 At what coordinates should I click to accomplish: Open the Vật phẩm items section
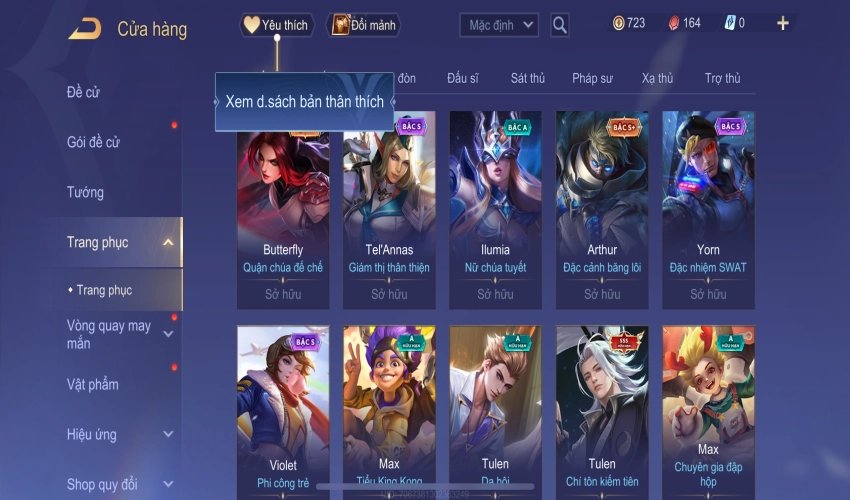93,385
